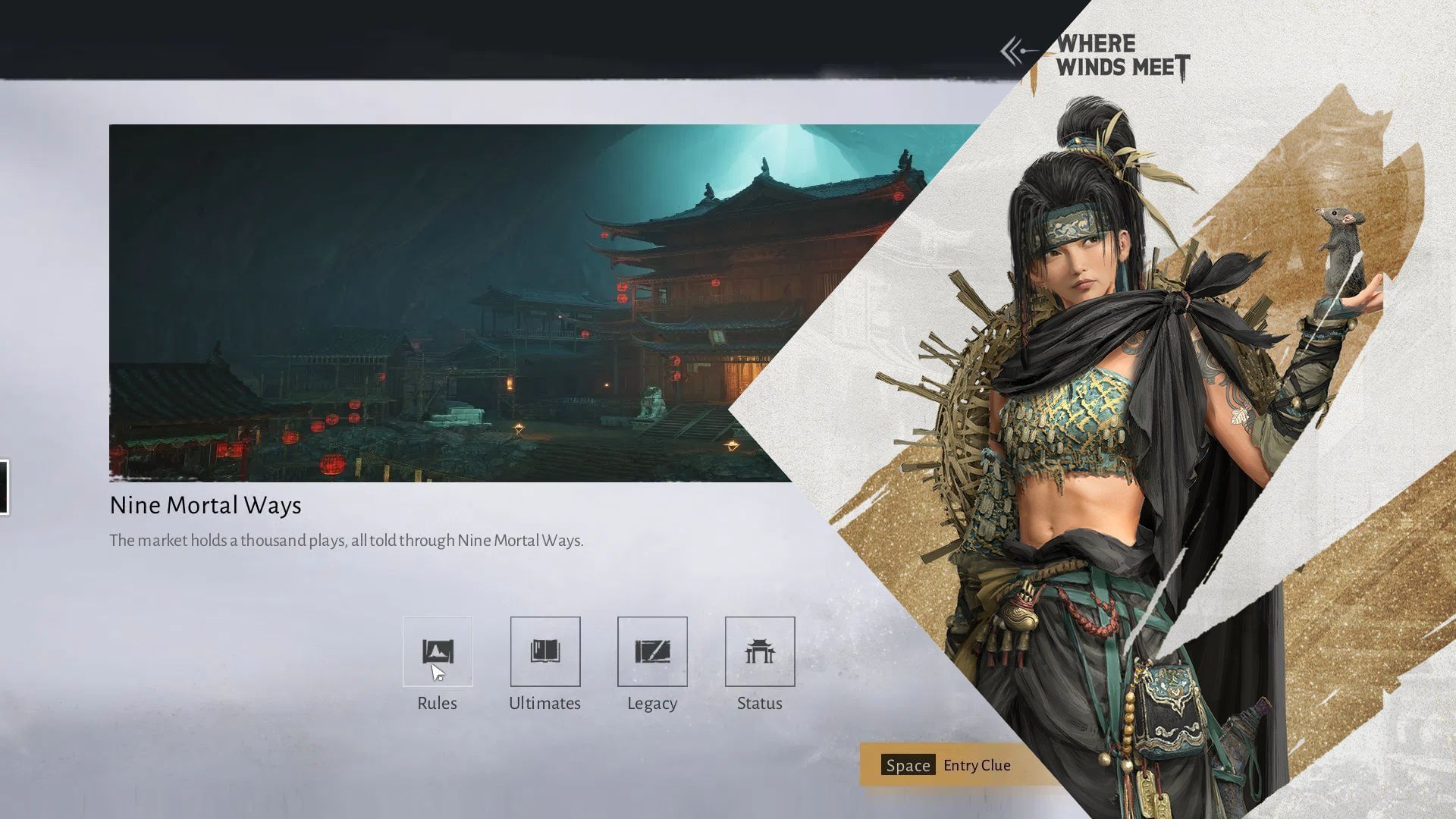Open the Status section label
The image size is (1456, 819).
(760, 703)
